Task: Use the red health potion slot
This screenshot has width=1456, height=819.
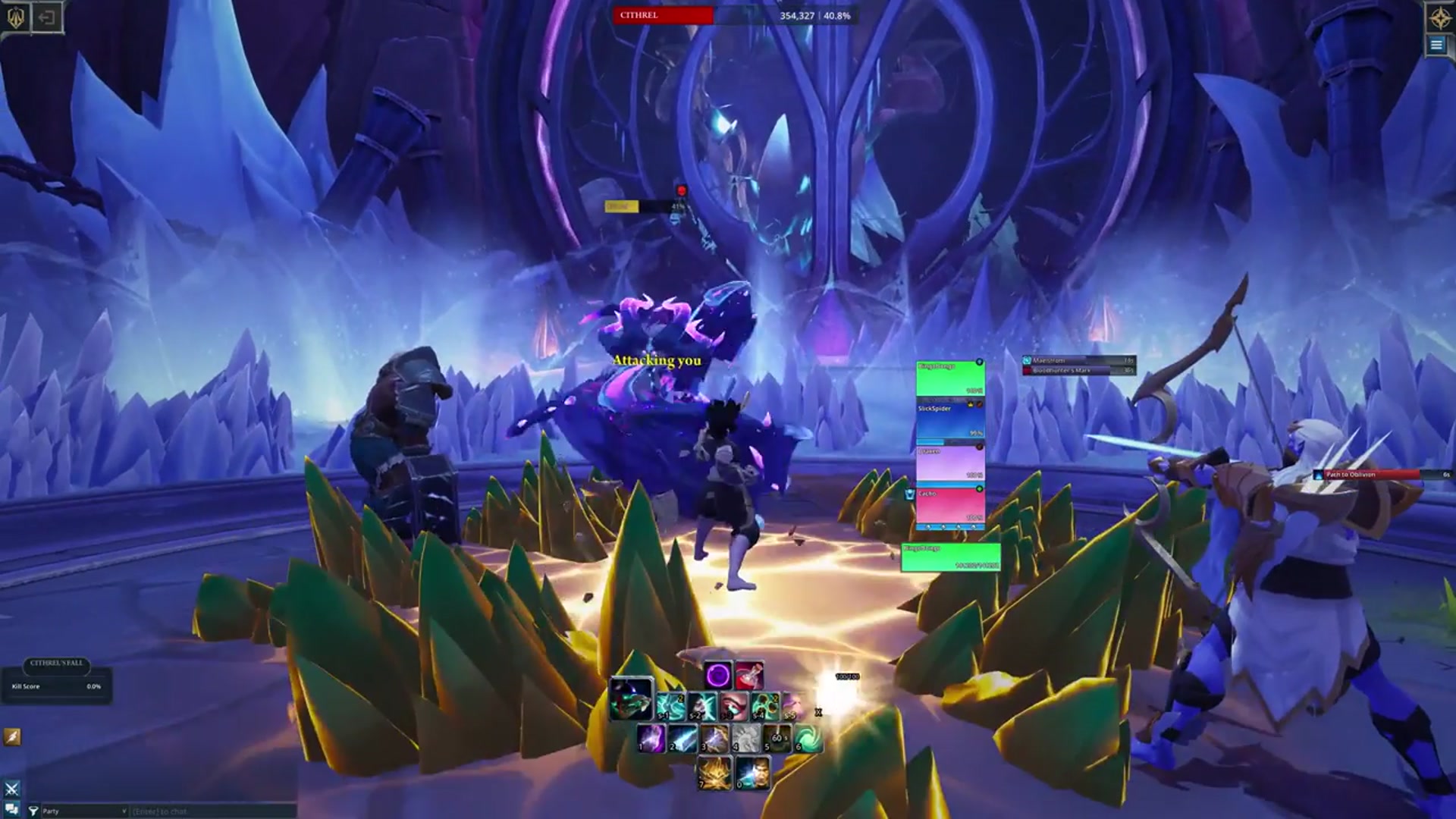Action: click(748, 675)
